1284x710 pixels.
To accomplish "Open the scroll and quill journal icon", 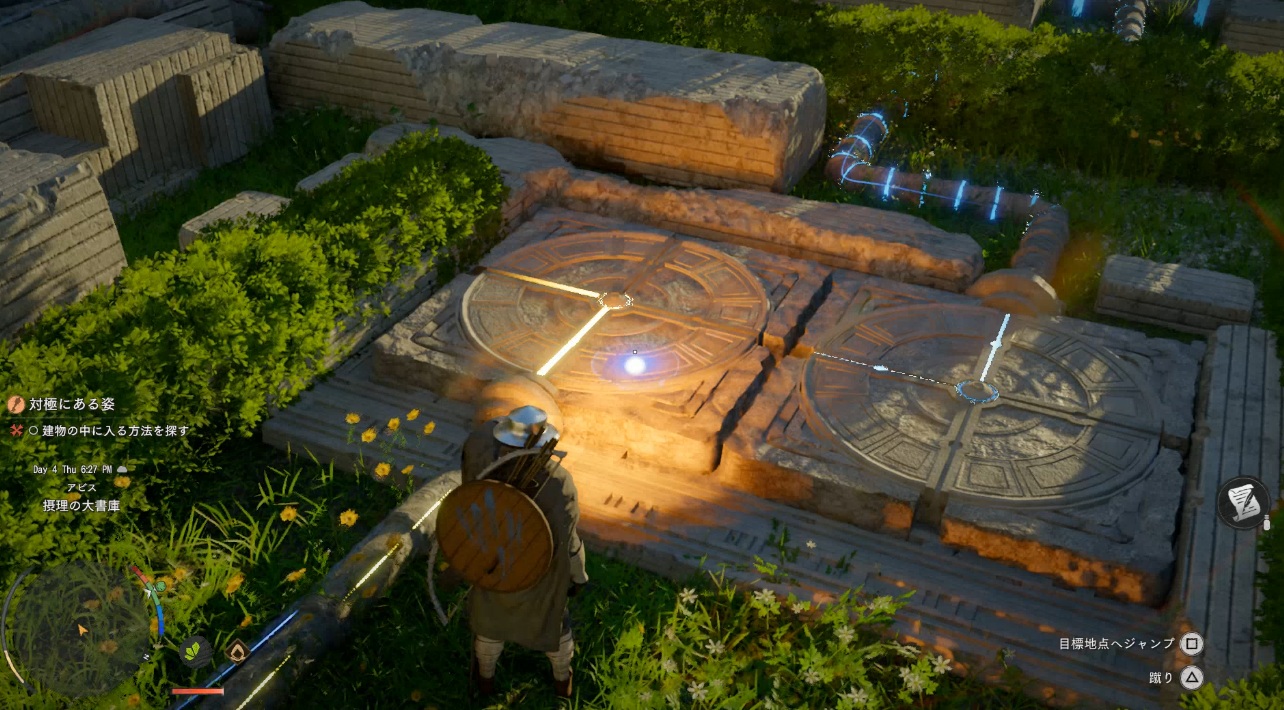I will coord(1243,502).
